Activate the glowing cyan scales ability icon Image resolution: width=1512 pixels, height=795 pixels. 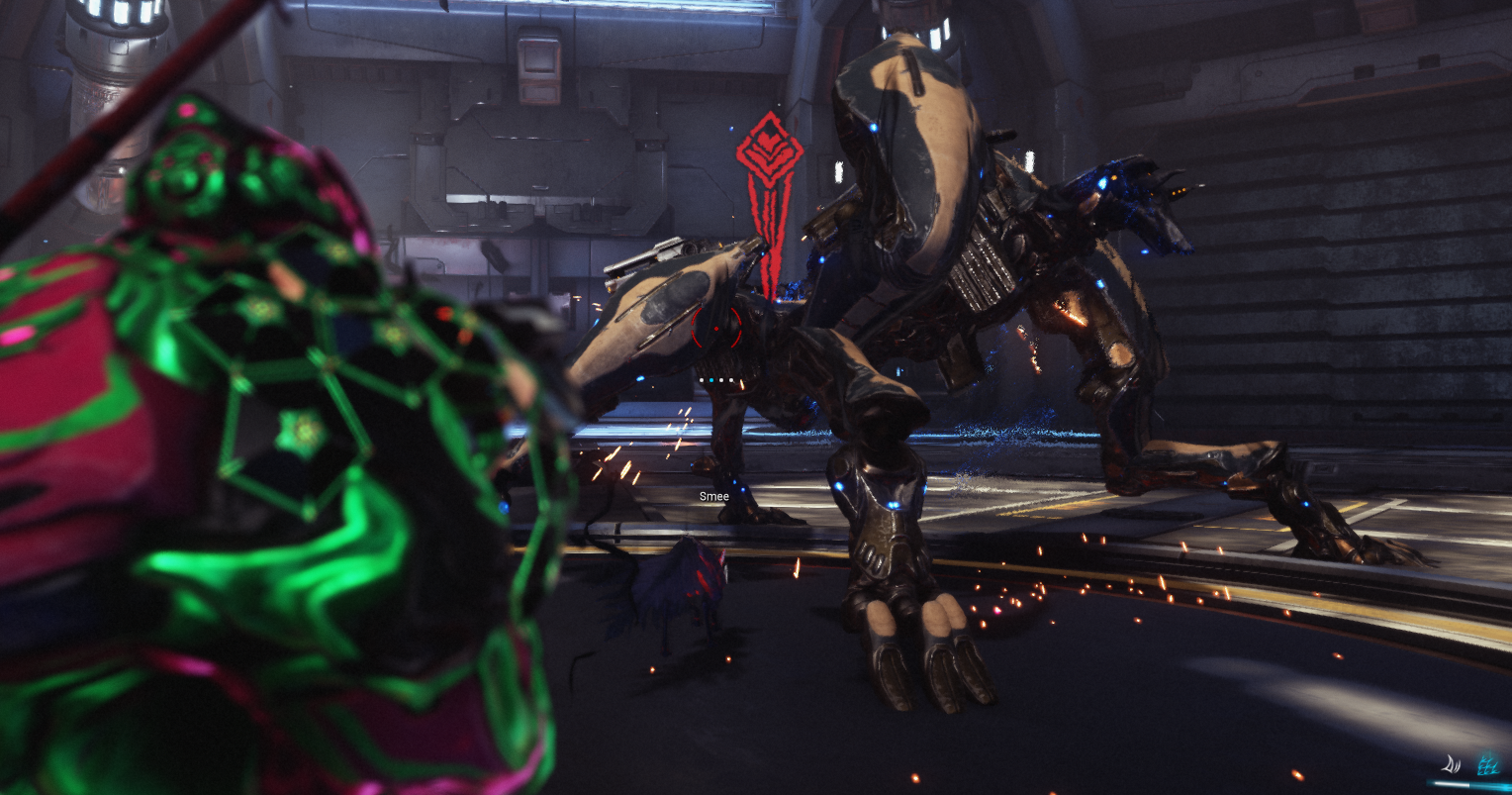pyautogui.click(x=1486, y=763)
